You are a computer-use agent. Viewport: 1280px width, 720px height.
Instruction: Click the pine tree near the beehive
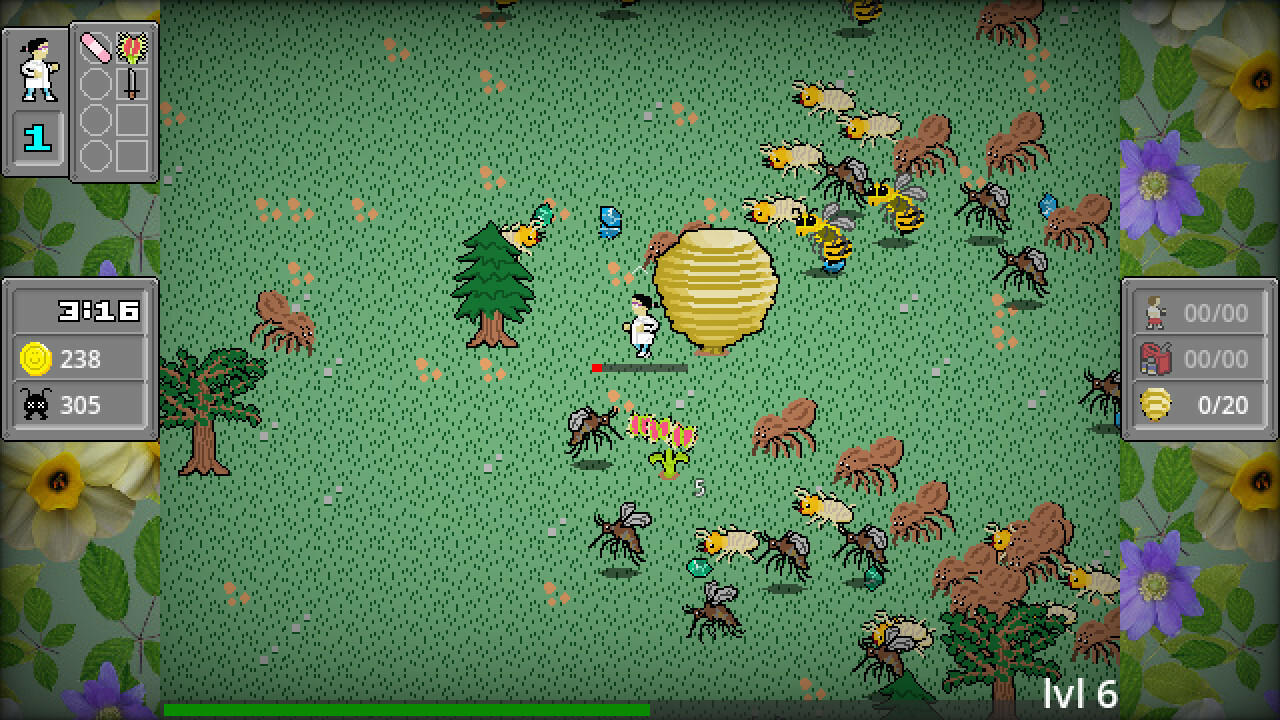click(x=490, y=280)
